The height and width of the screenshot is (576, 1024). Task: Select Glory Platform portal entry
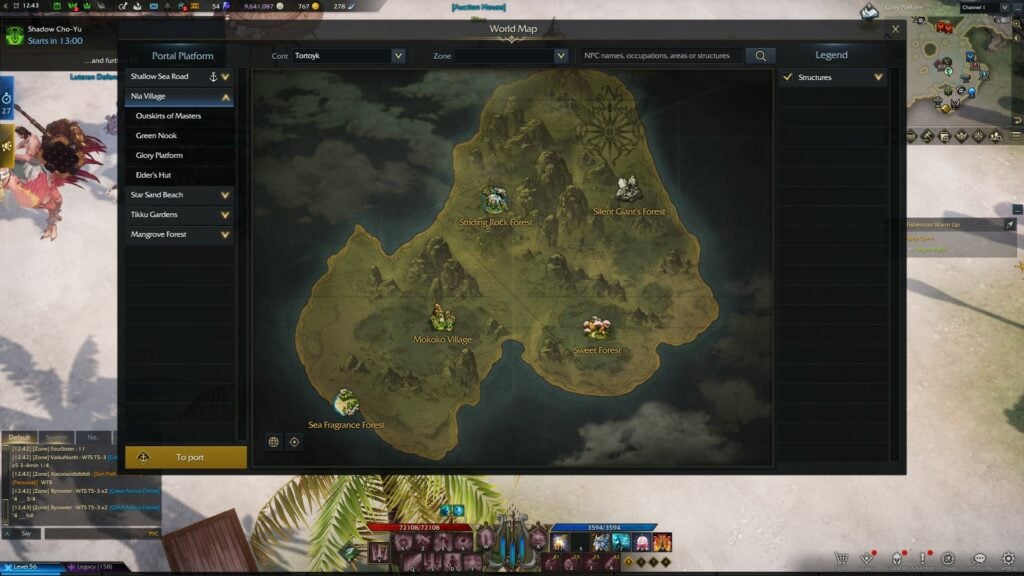tap(159, 155)
